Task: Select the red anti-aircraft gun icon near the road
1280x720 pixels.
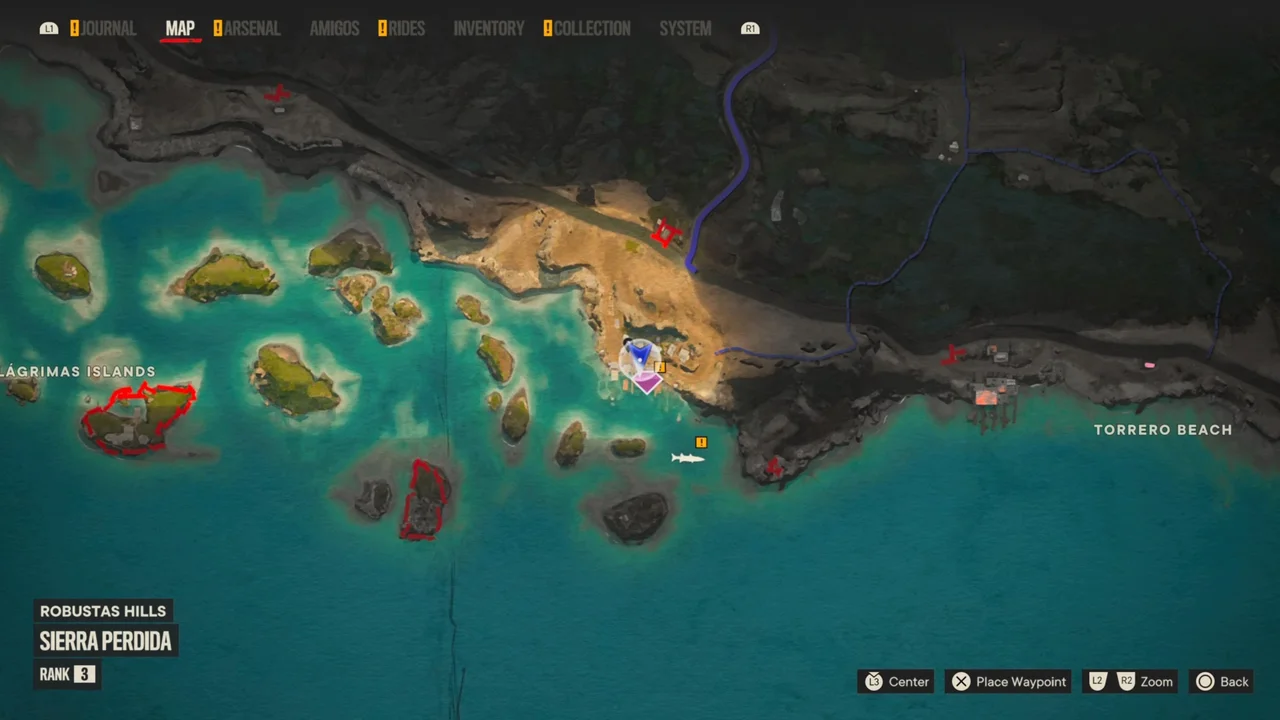Action: [x=665, y=232]
